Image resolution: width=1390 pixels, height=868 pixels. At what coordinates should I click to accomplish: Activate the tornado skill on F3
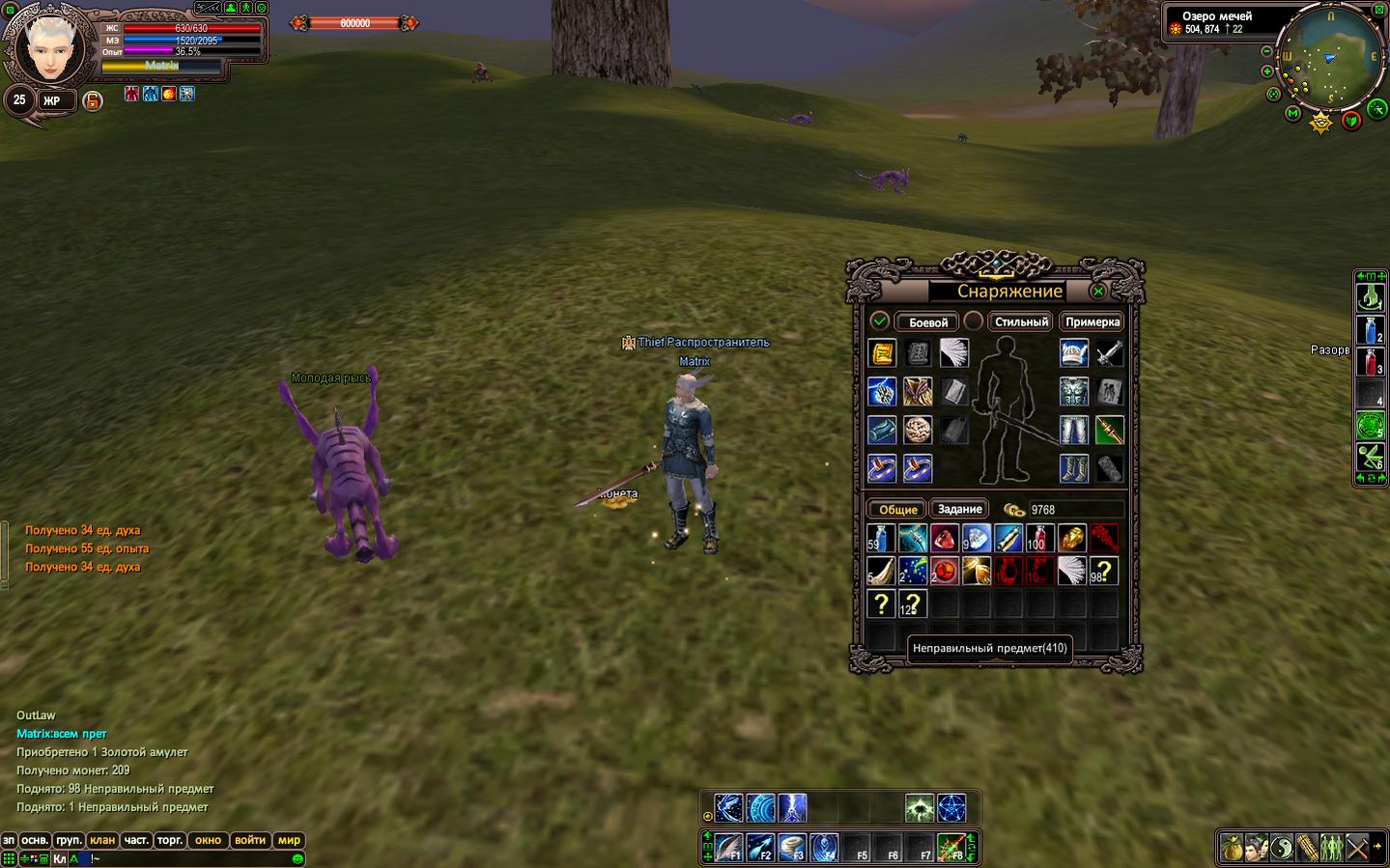pos(792,848)
